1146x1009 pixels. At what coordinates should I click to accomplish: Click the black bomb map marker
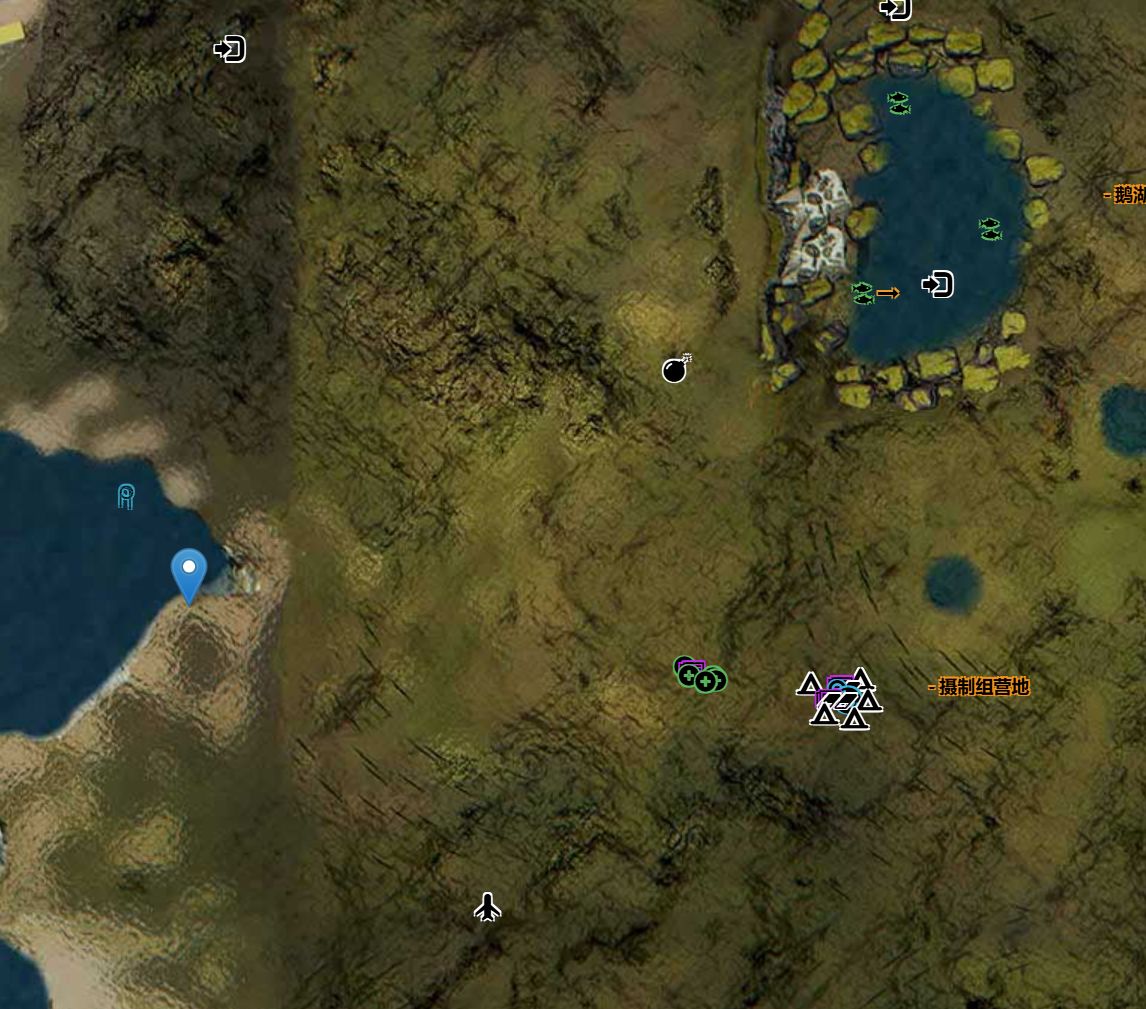pyautogui.click(x=676, y=370)
